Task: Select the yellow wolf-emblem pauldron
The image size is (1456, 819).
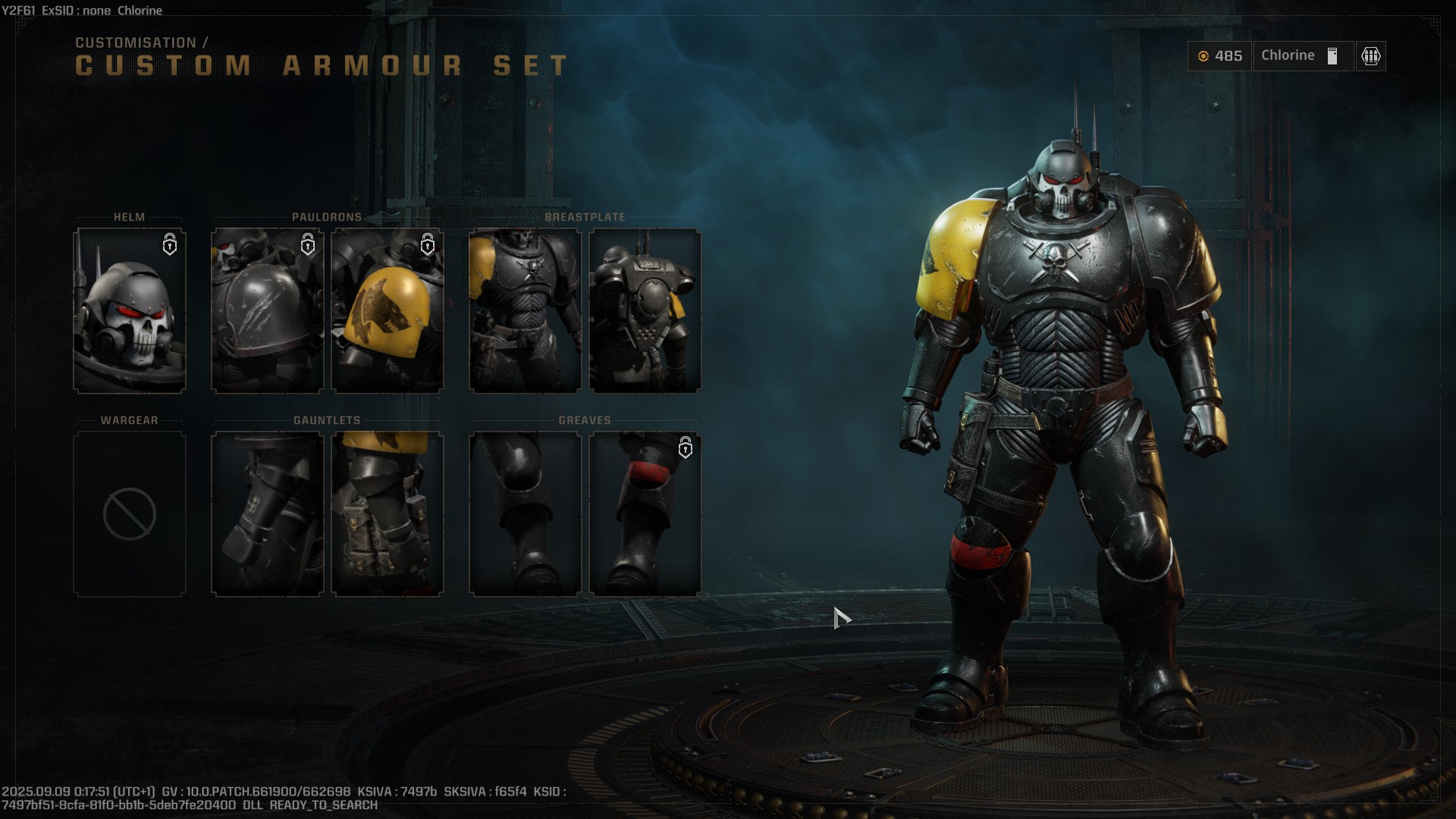Action: (388, 311)
